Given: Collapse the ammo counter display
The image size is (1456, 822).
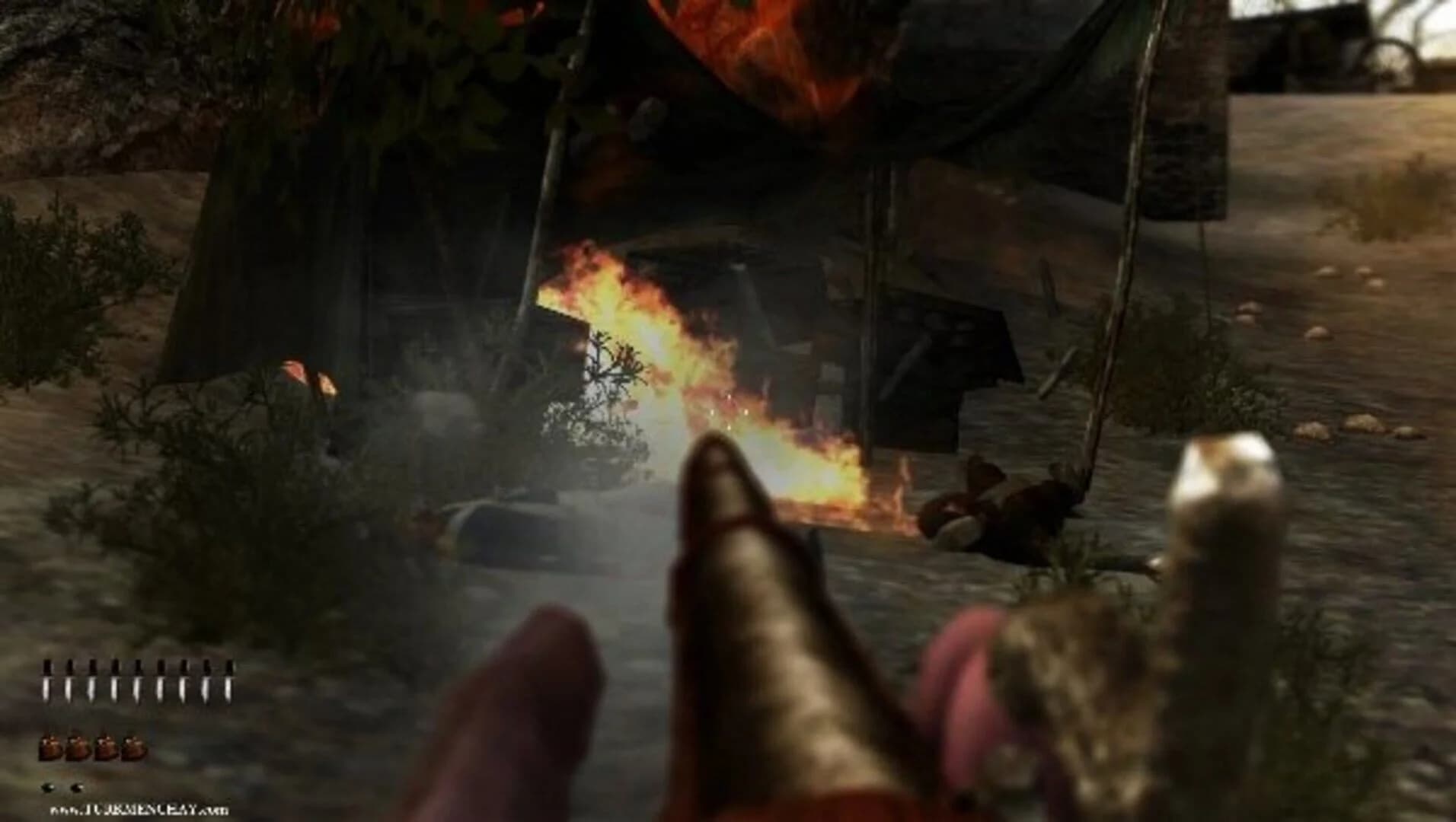Looking at the screenshot, I should 62,787.
